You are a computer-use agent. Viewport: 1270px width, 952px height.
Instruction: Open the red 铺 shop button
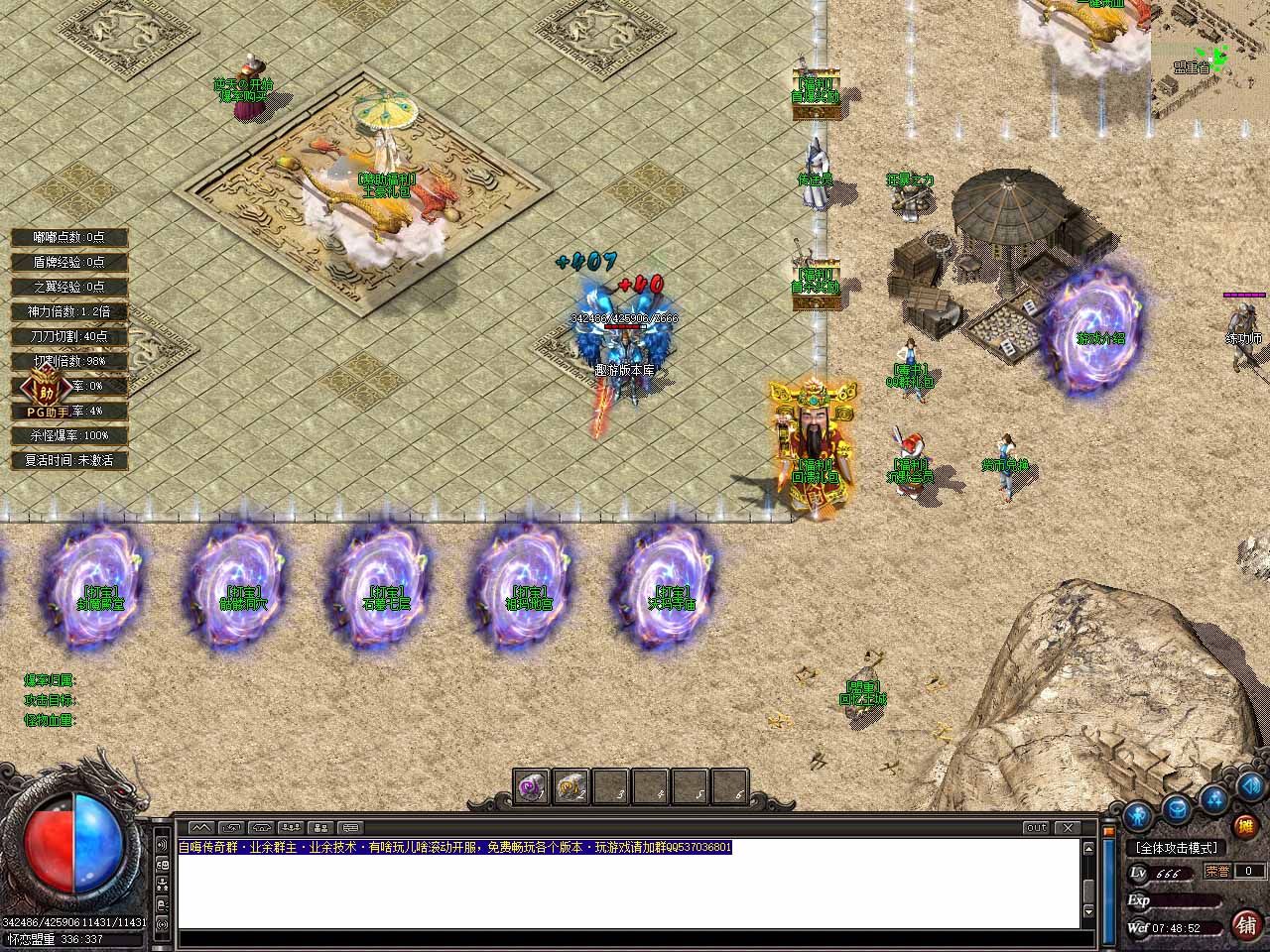pyautogui.click(x=1246, y=925)
